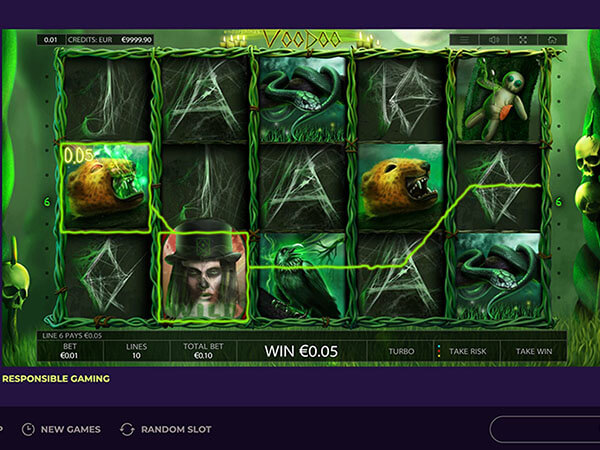Toggle the sound speaker icon

coord(493,40)
